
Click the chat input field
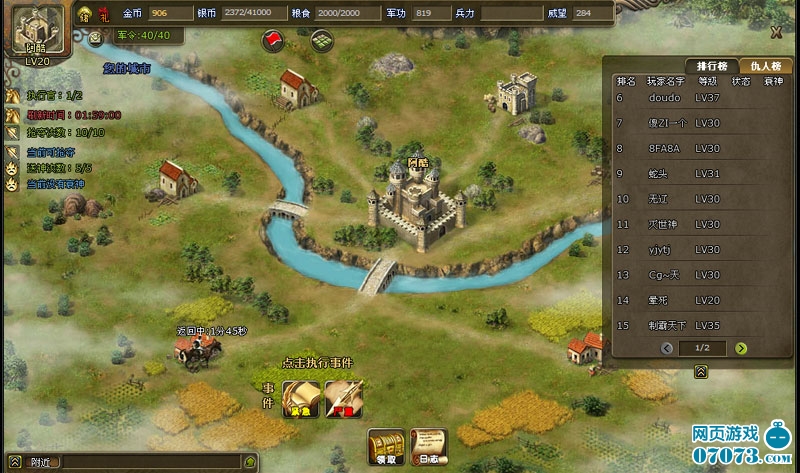pos(150,463)
